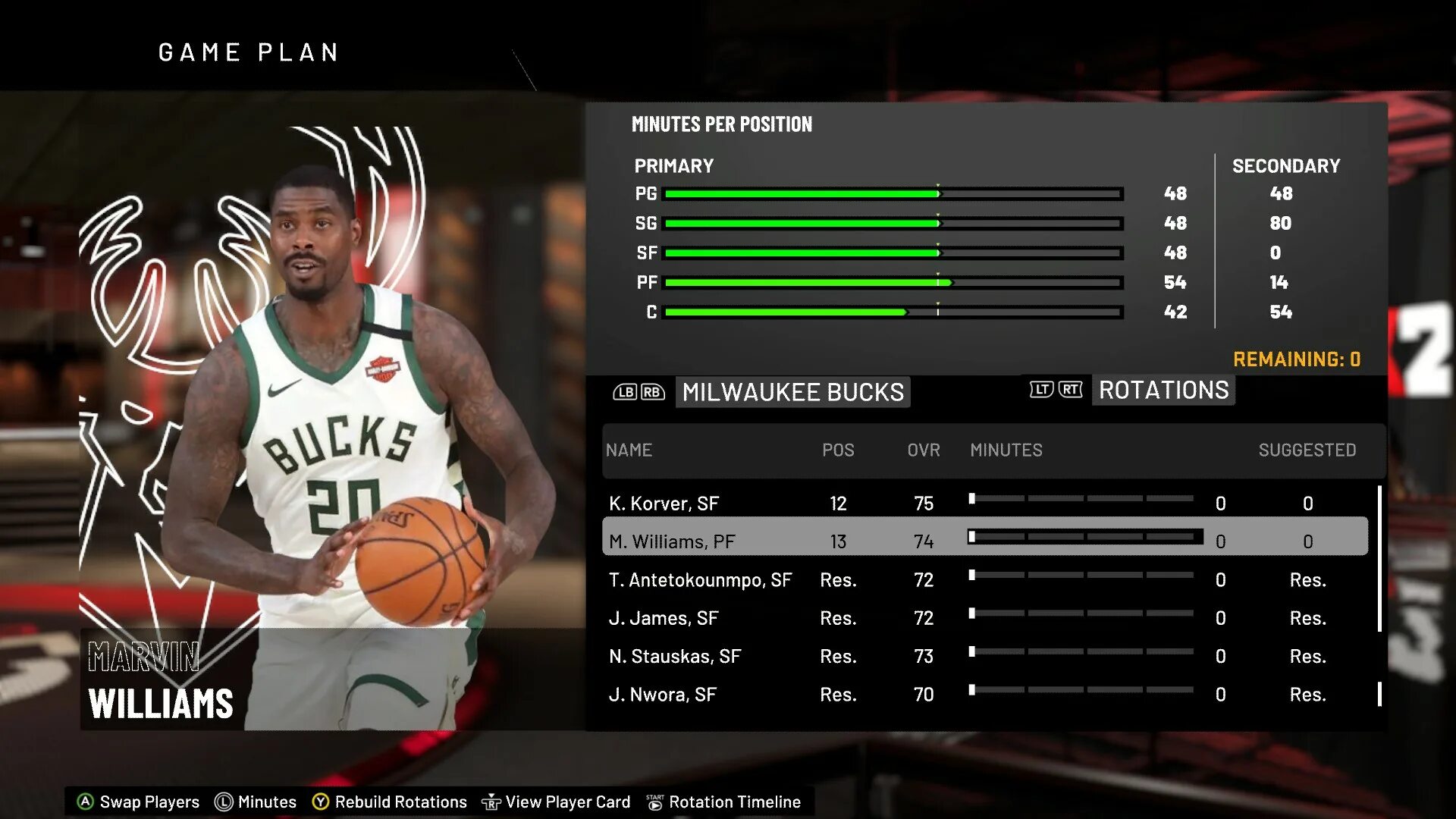
Task: Select the N. Stauskas roster row
Action: 675,656
